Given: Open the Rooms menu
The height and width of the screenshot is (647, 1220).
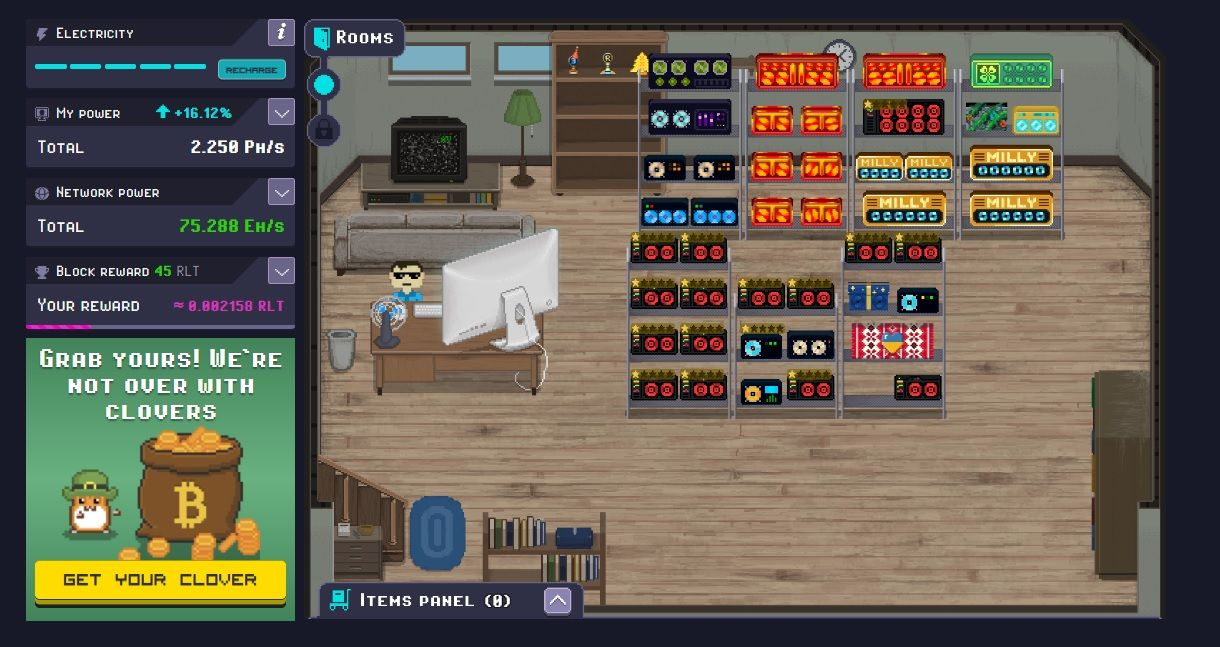Looking at the screenshot, I should click(355, 38).
